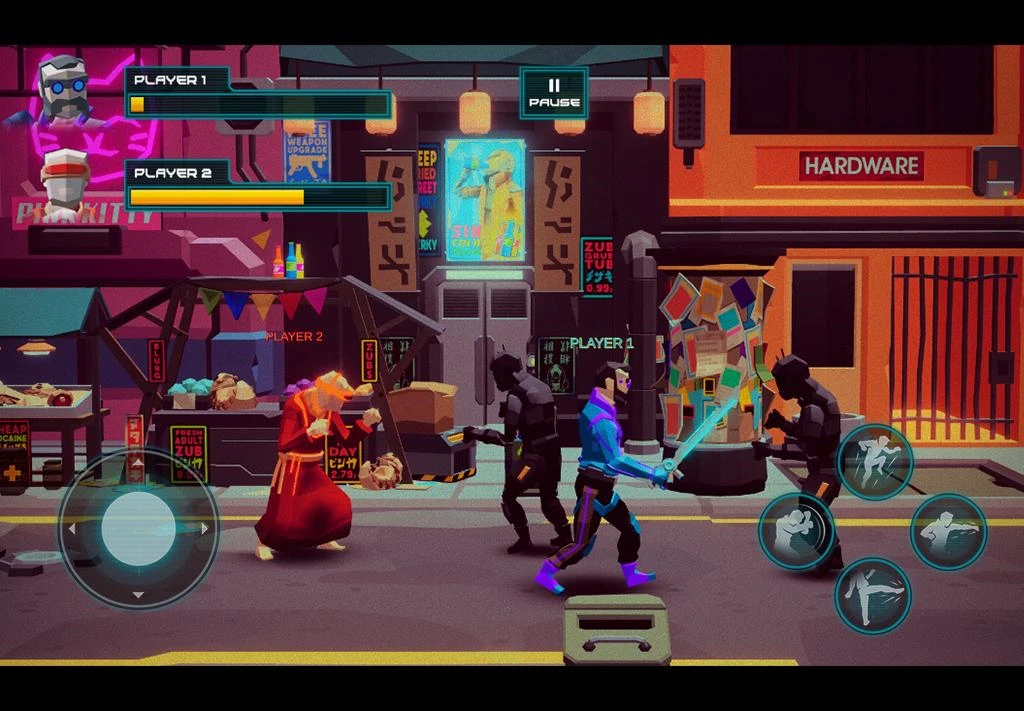
Task: Use the kick action button
Action: 872,596
